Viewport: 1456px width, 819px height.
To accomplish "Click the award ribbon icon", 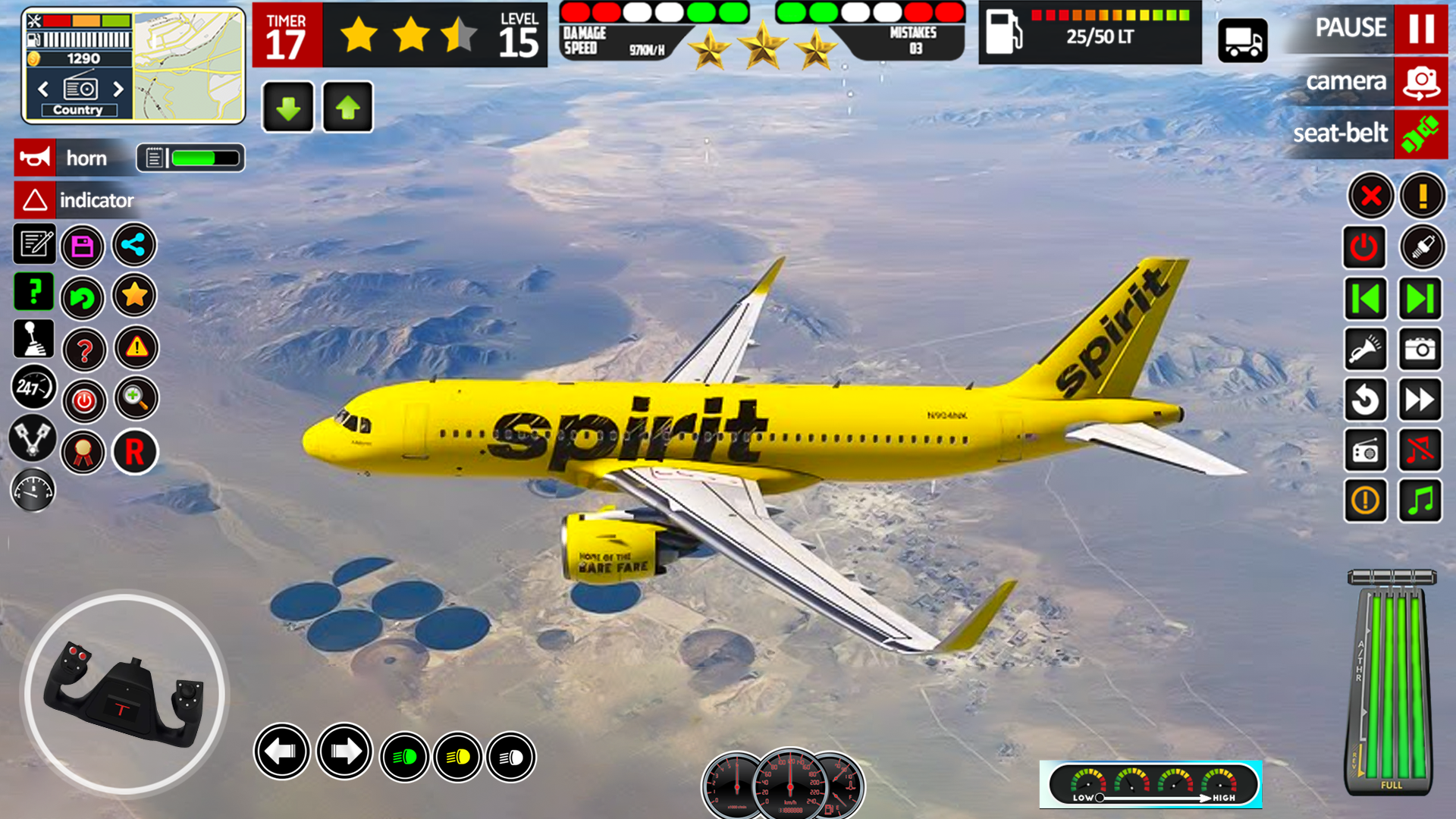I will (83, 452).
